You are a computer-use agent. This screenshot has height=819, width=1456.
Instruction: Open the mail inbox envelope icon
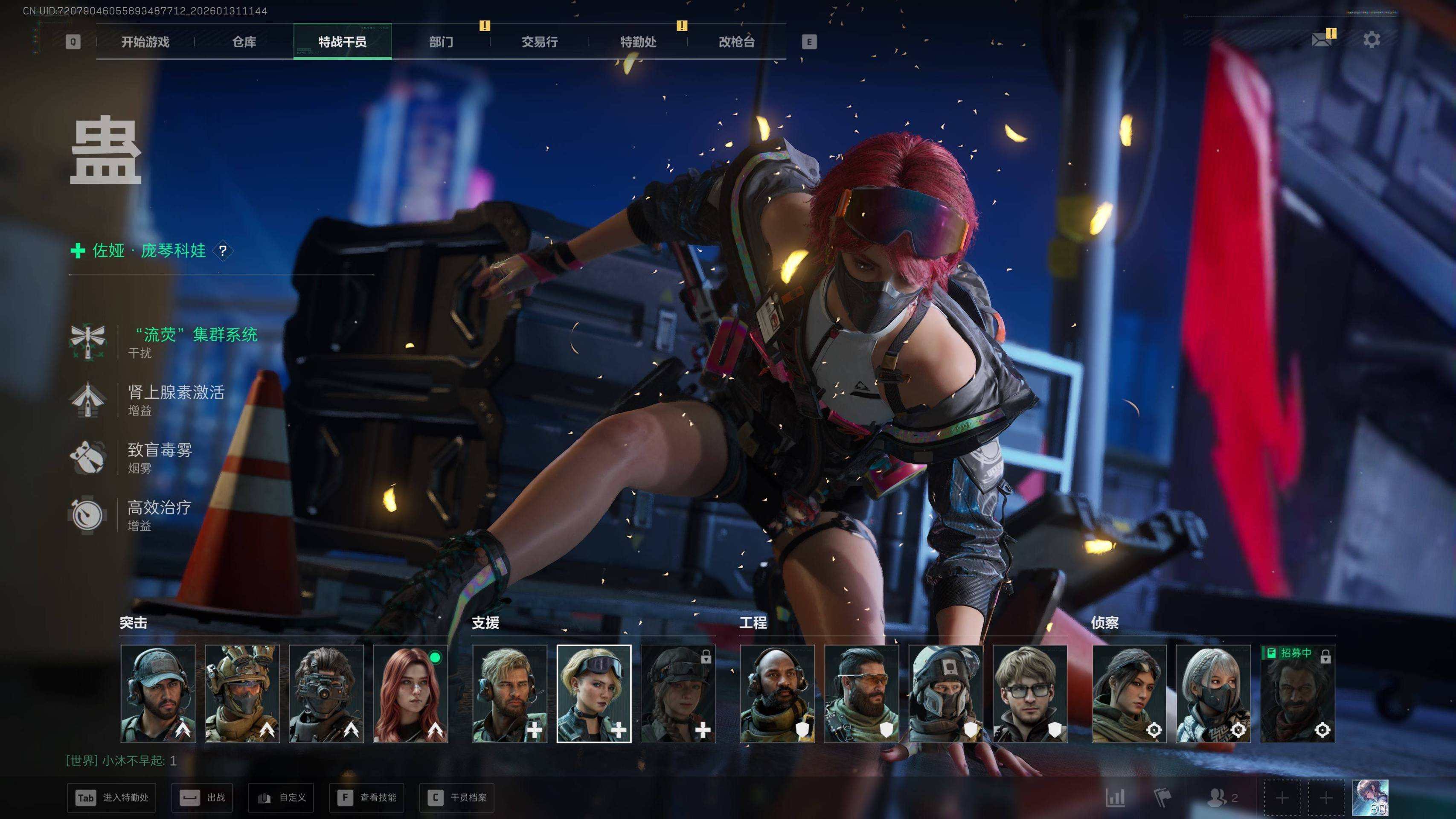pos(1322,40)
